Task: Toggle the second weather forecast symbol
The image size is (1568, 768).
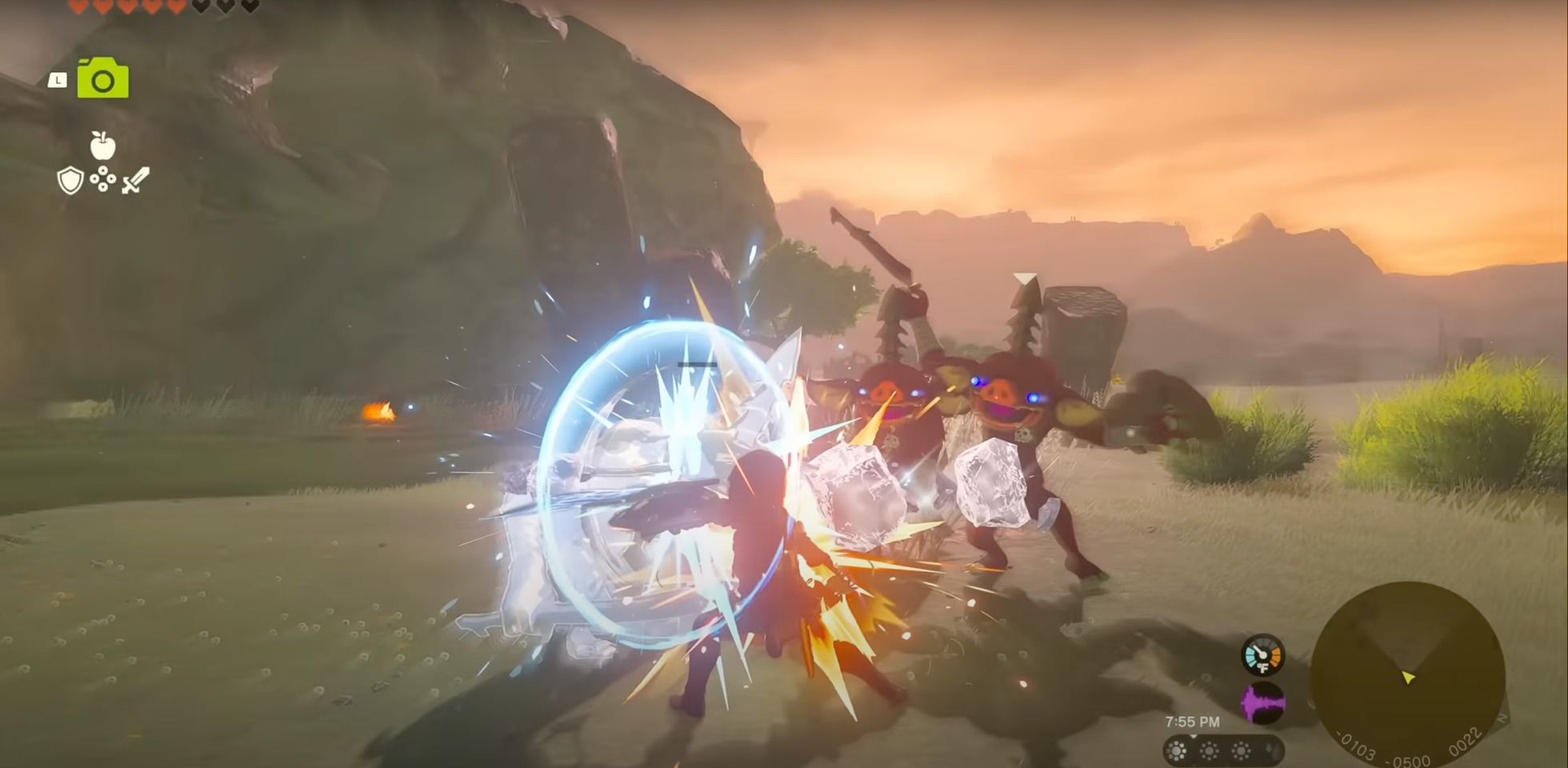Action: 1209,750
